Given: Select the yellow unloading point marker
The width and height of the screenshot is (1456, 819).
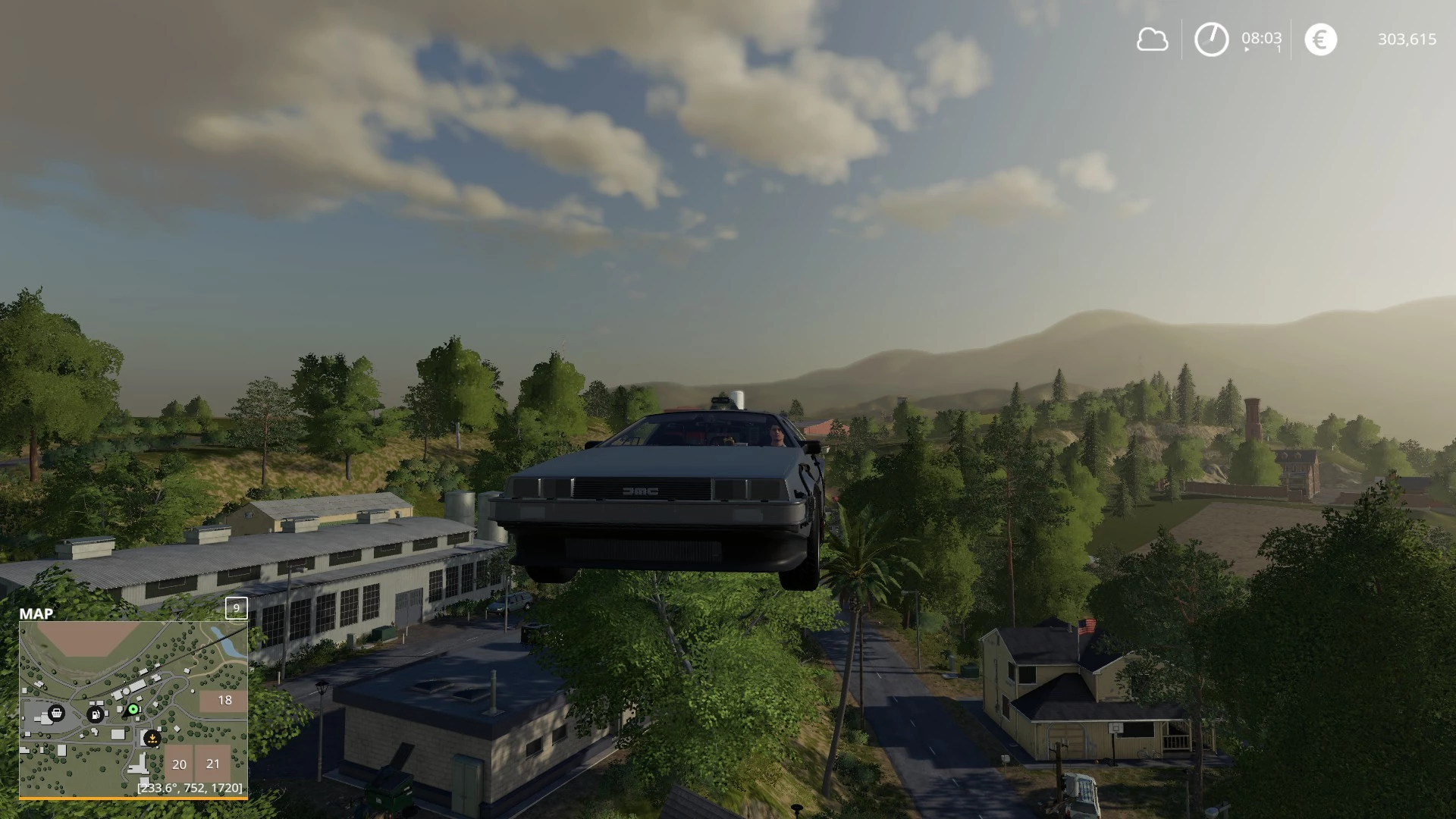Looking at the screenshot, I should [x=152, y=738].
